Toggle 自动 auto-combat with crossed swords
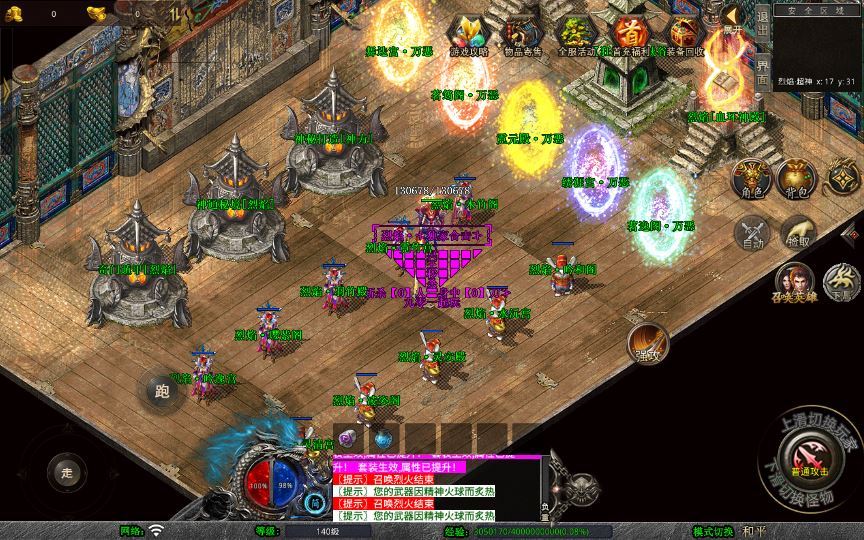This screenshot has height=540, width=864. (750, 232)
